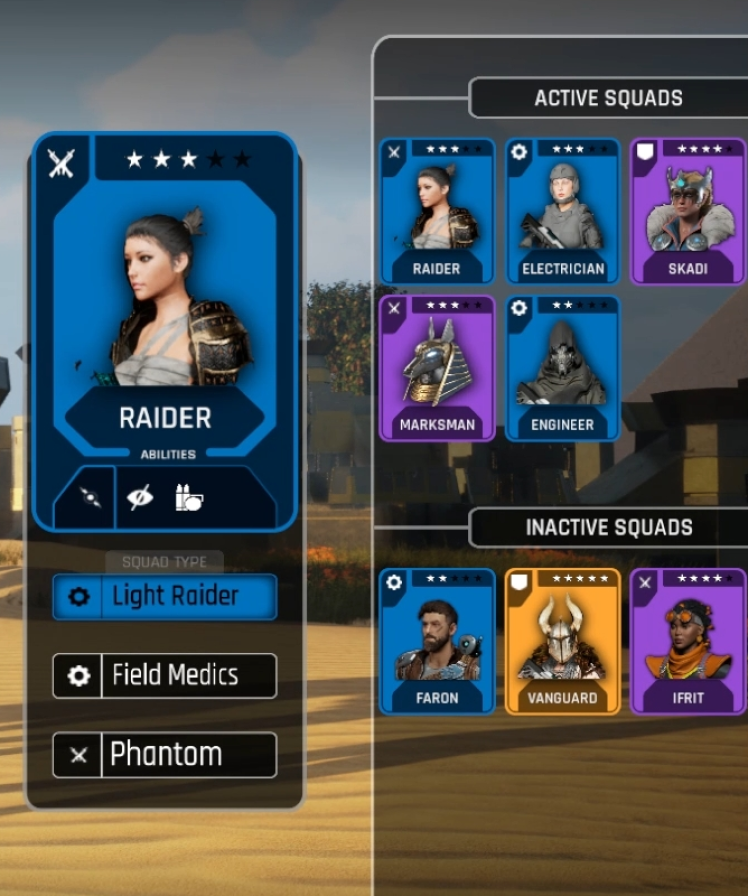
Task: Click the crossed-out eye ability icon
Action: (140, 497)
